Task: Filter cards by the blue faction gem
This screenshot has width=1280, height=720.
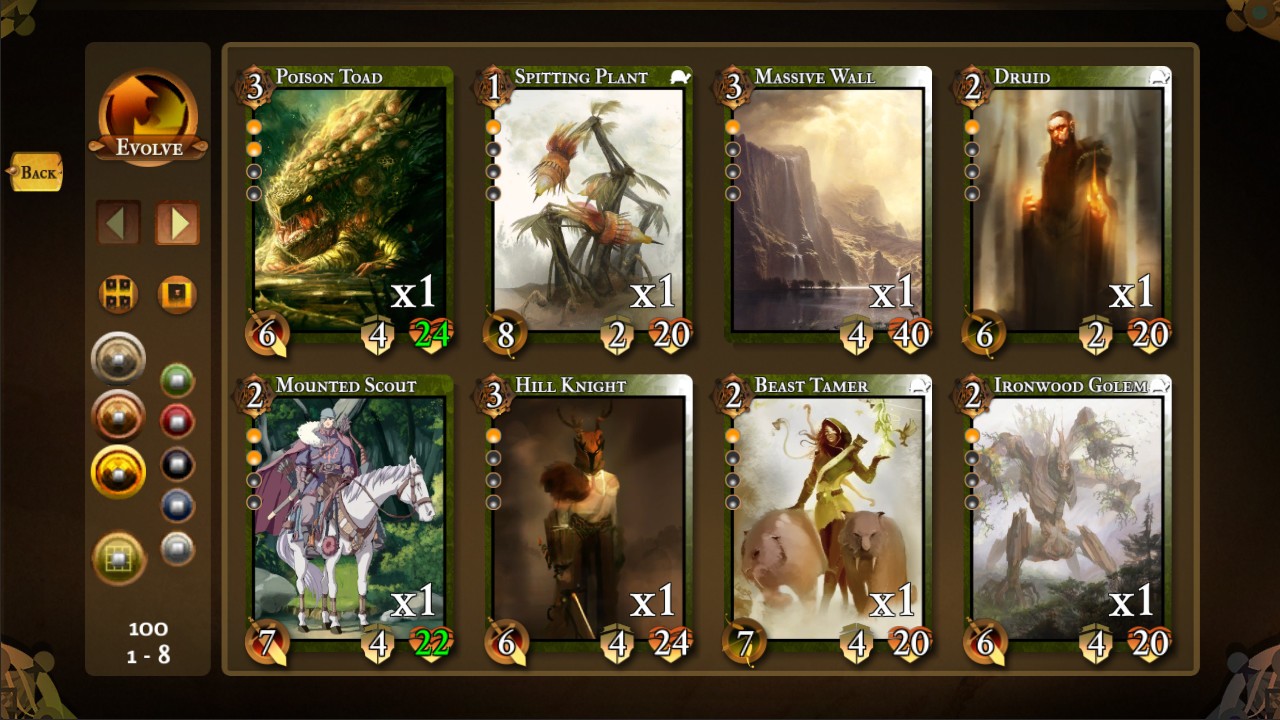Action: (177, 506)
